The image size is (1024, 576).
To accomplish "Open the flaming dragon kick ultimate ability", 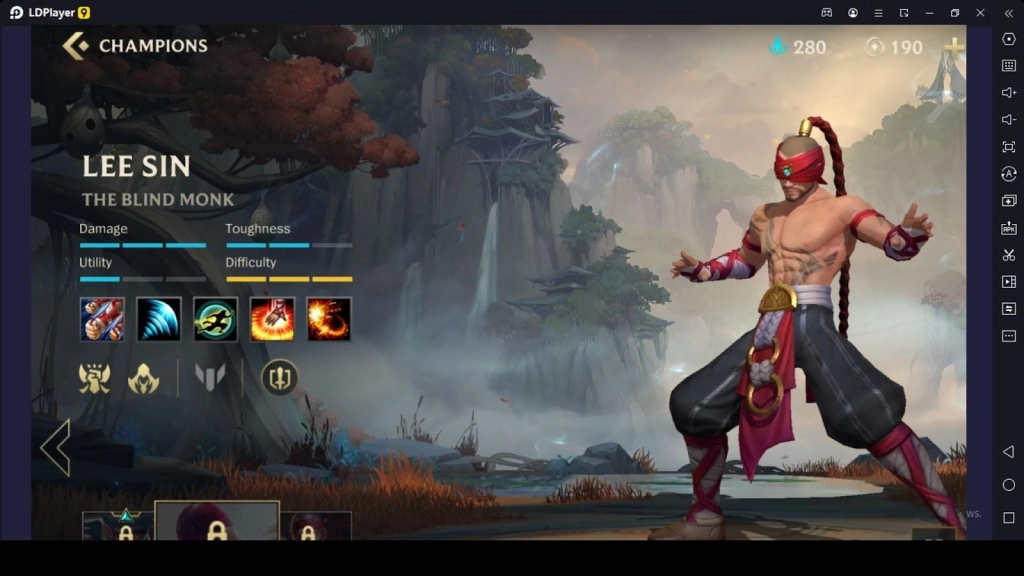I will click(x=329, y=320).
